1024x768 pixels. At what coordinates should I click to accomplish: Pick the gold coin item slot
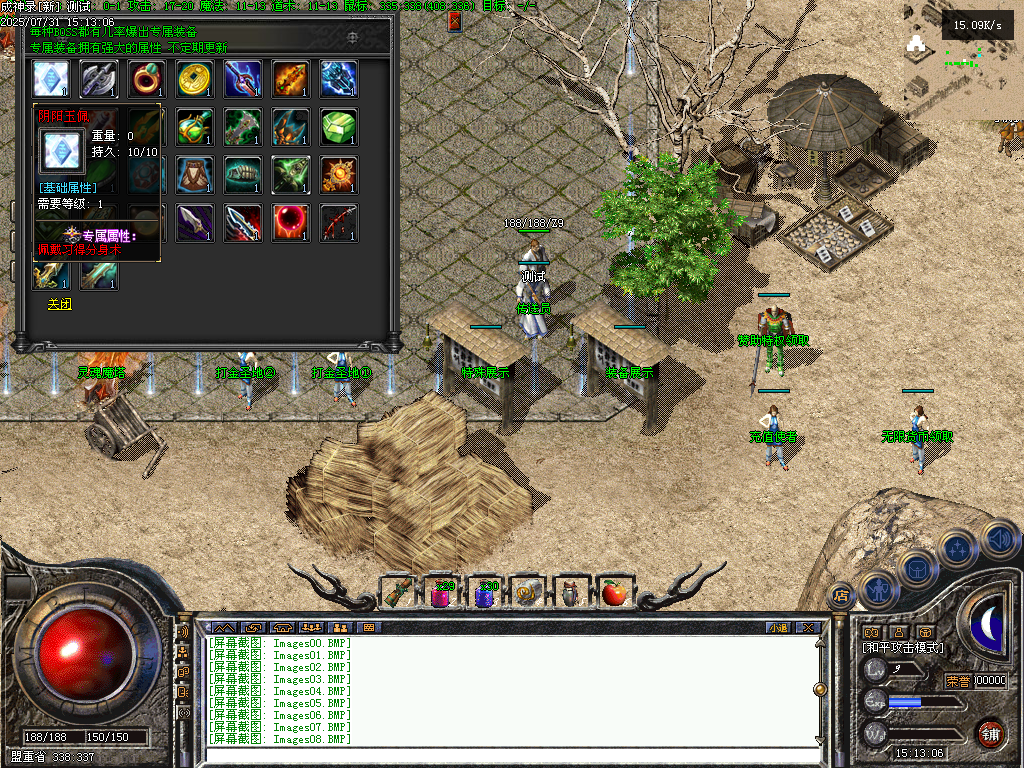[196, 79]
